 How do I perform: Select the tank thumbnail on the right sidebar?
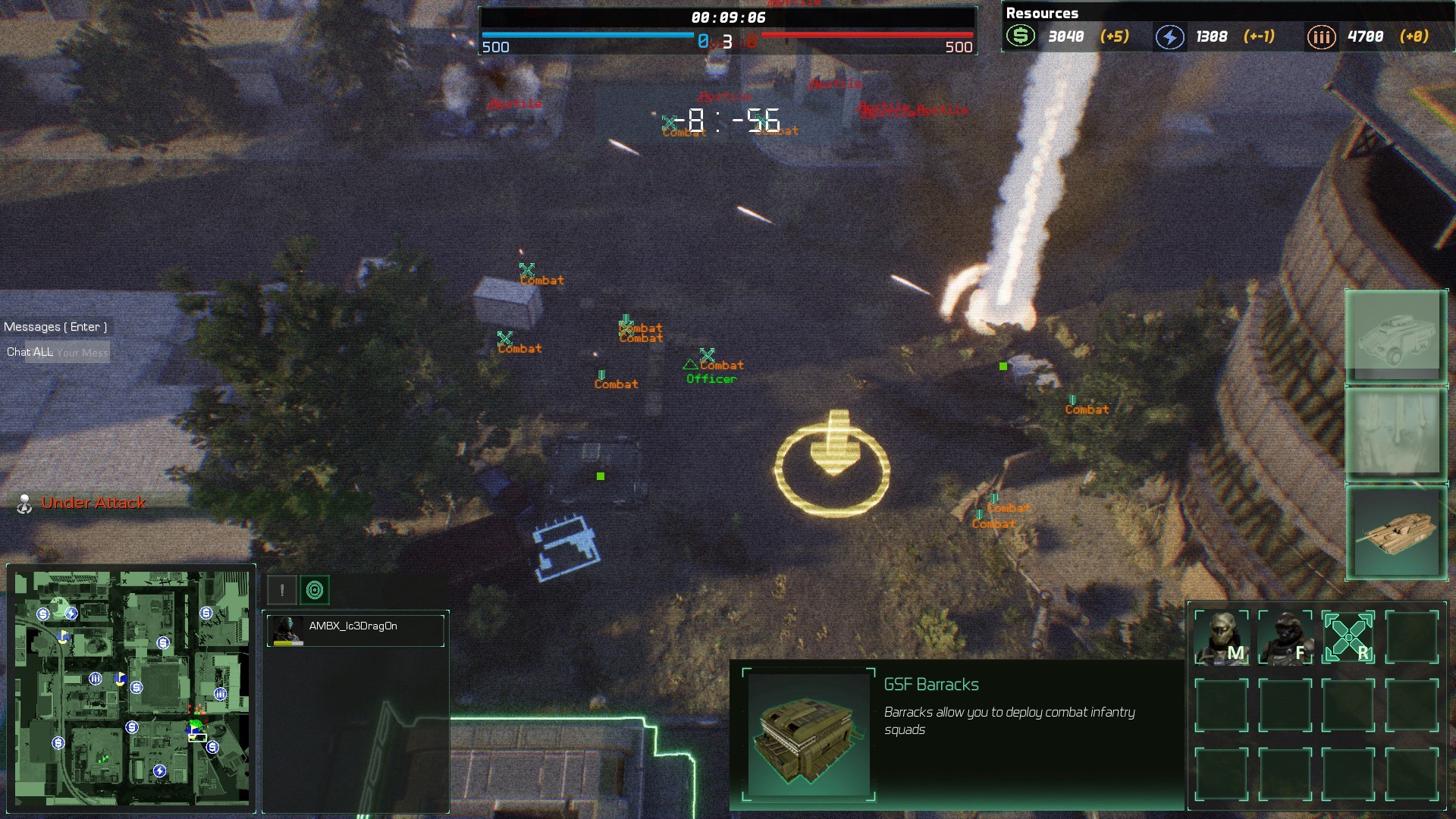[x=1395, y=533]
